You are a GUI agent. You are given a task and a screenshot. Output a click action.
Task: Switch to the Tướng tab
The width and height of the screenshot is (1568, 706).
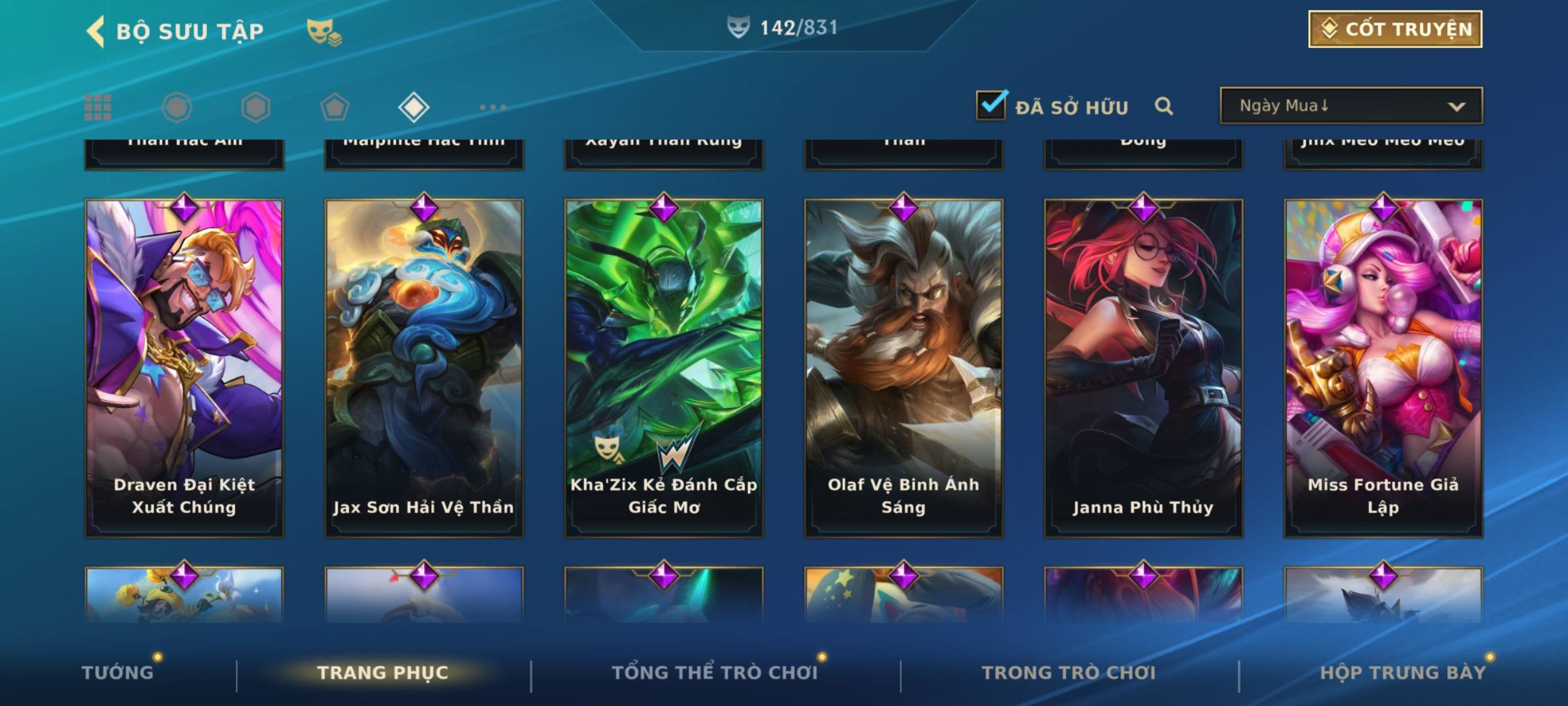(118, 673)
